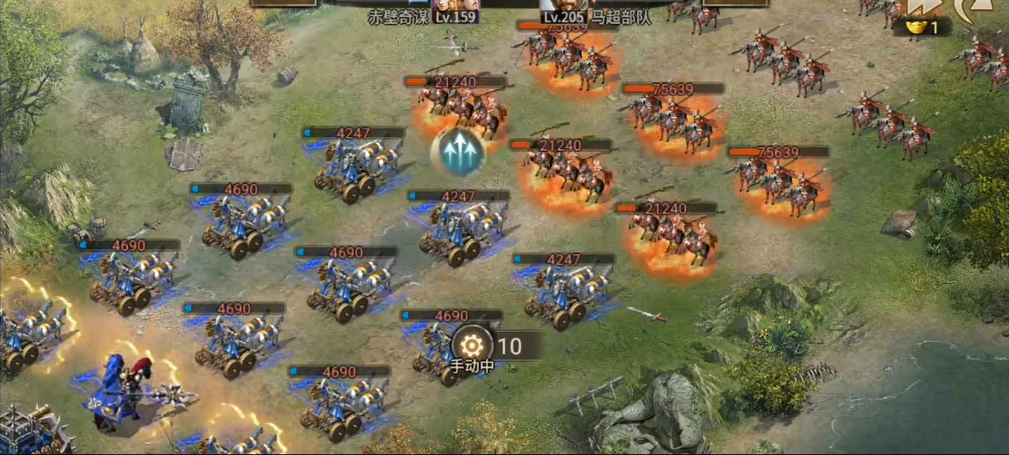Viewport: 1009px width, 455px height.
Task: Activate the triple-arrow volley skill
Action: (458, 151)
